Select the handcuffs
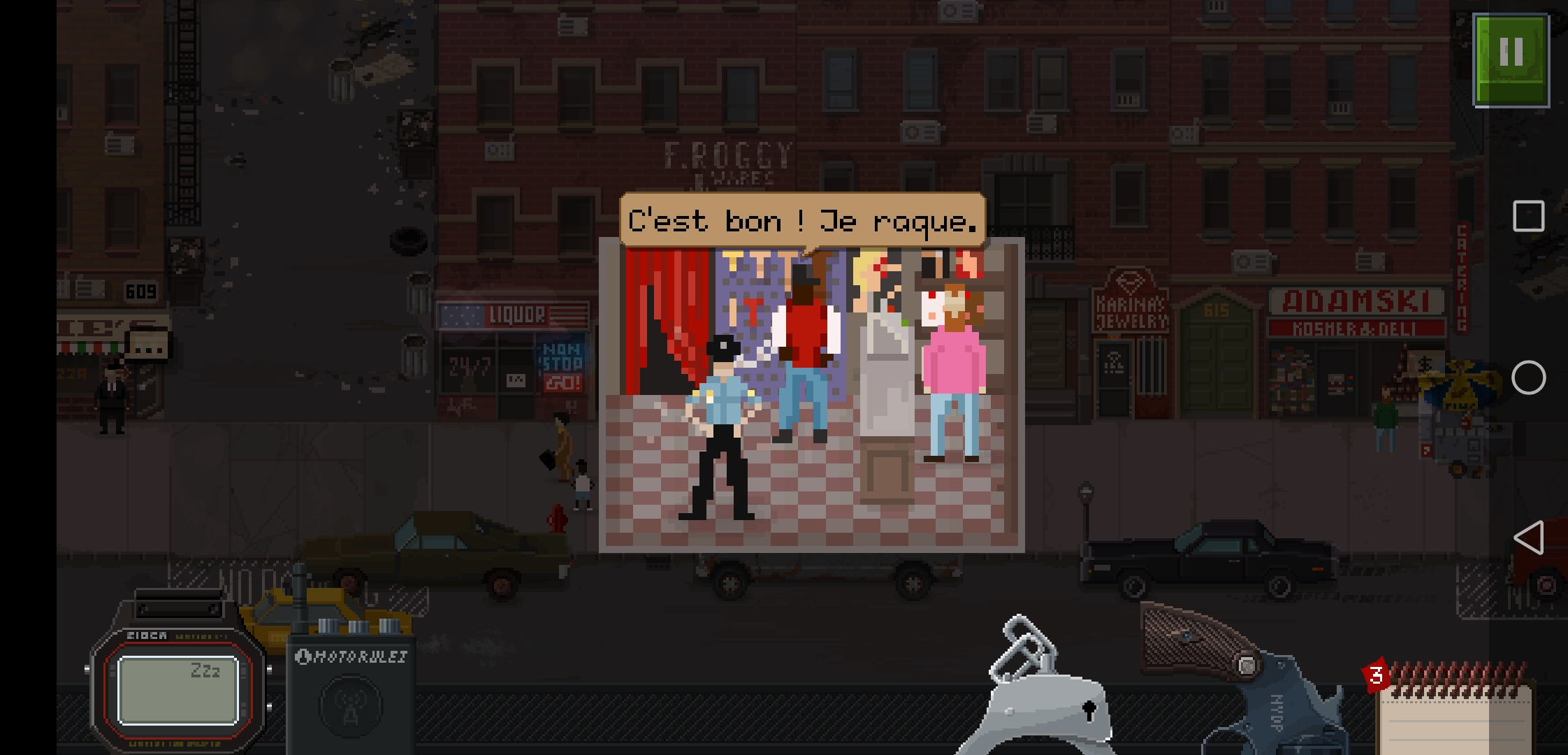 1041,692
